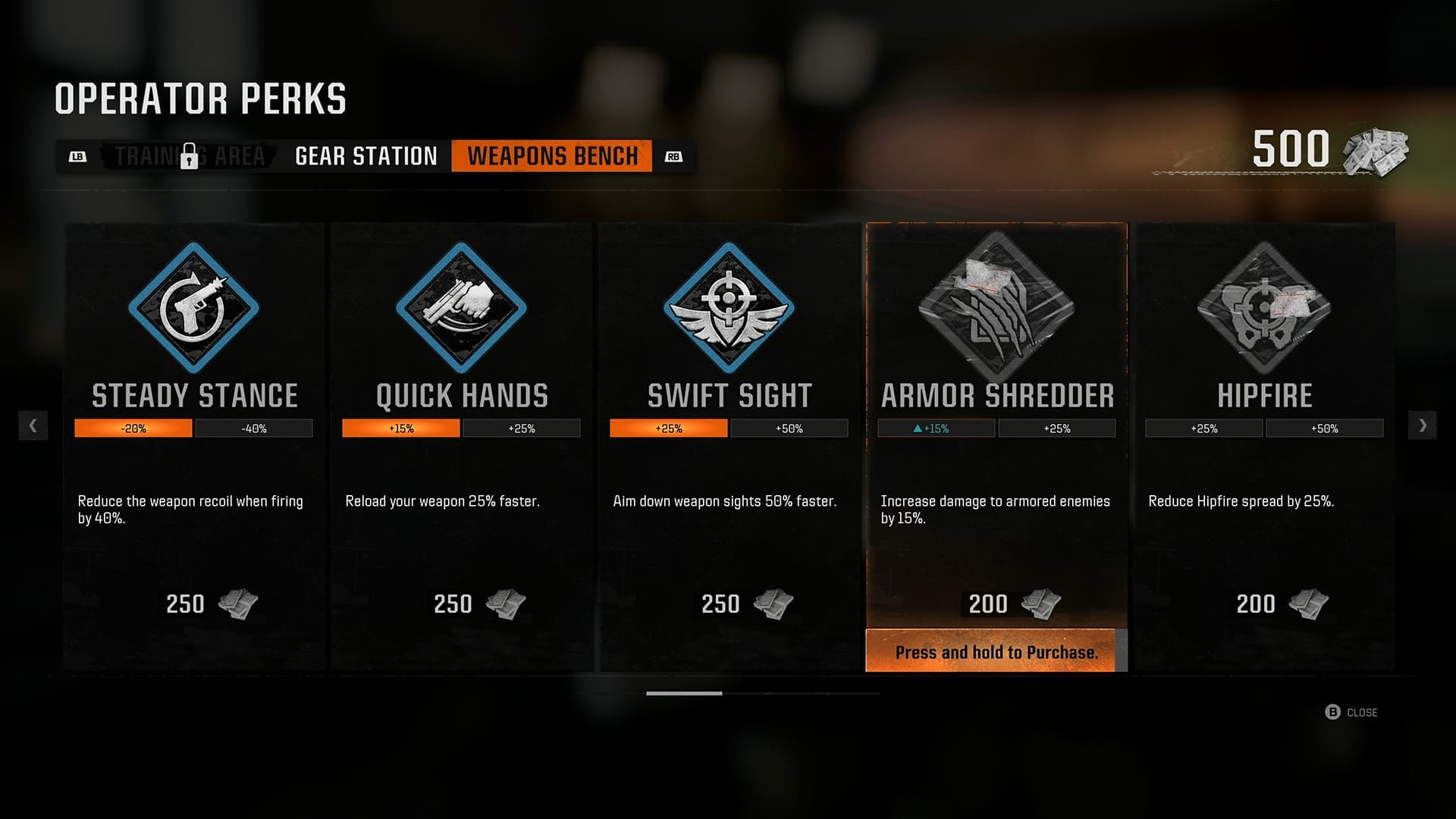Image resolution: width=1456 pixels, height=819 pixels.
Task: Switch Quick Hands to the +25% tier
Action: (522, 428)
